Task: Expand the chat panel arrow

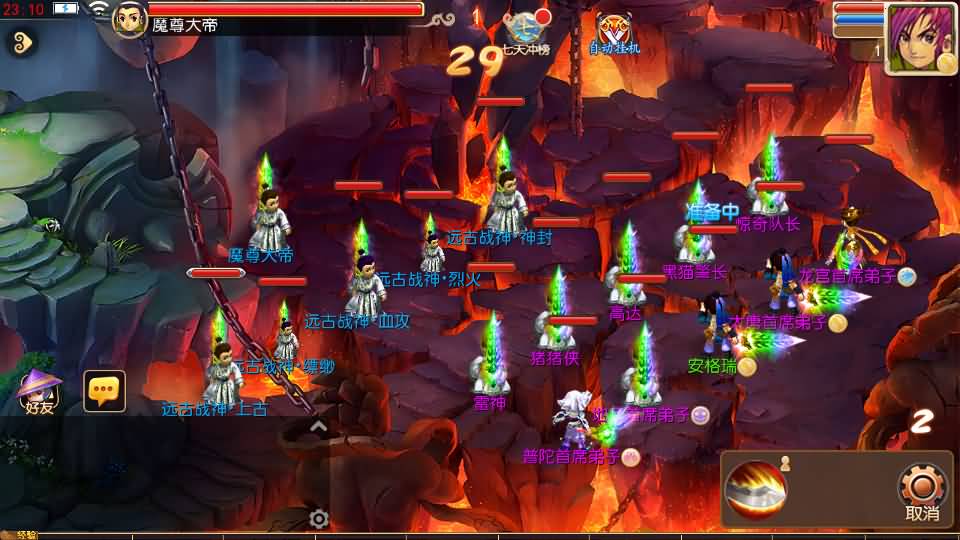Action: (x=318, y=427)
